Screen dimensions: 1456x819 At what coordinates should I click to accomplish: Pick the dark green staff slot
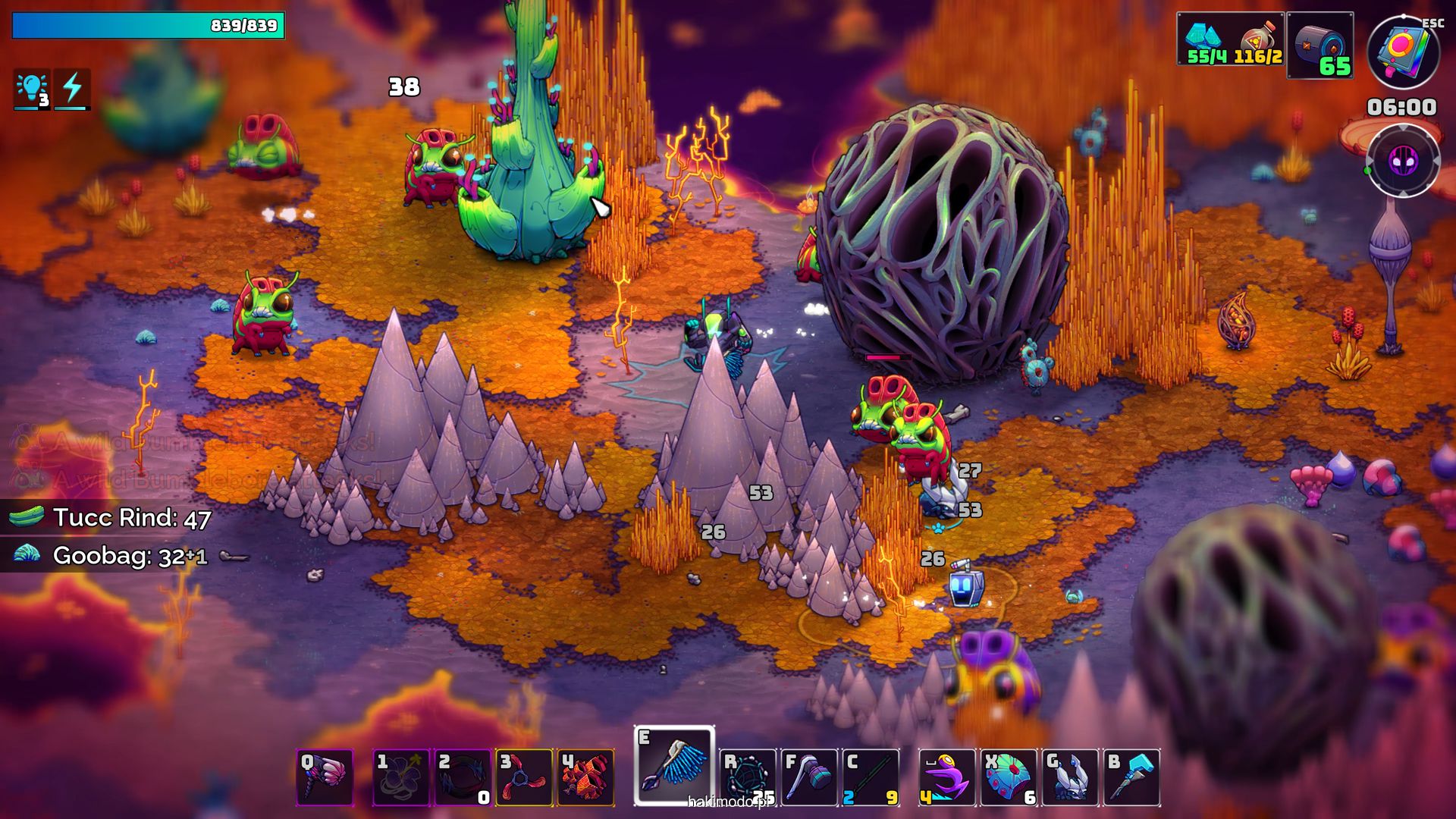pyautogui.click(x=871, y=777)
